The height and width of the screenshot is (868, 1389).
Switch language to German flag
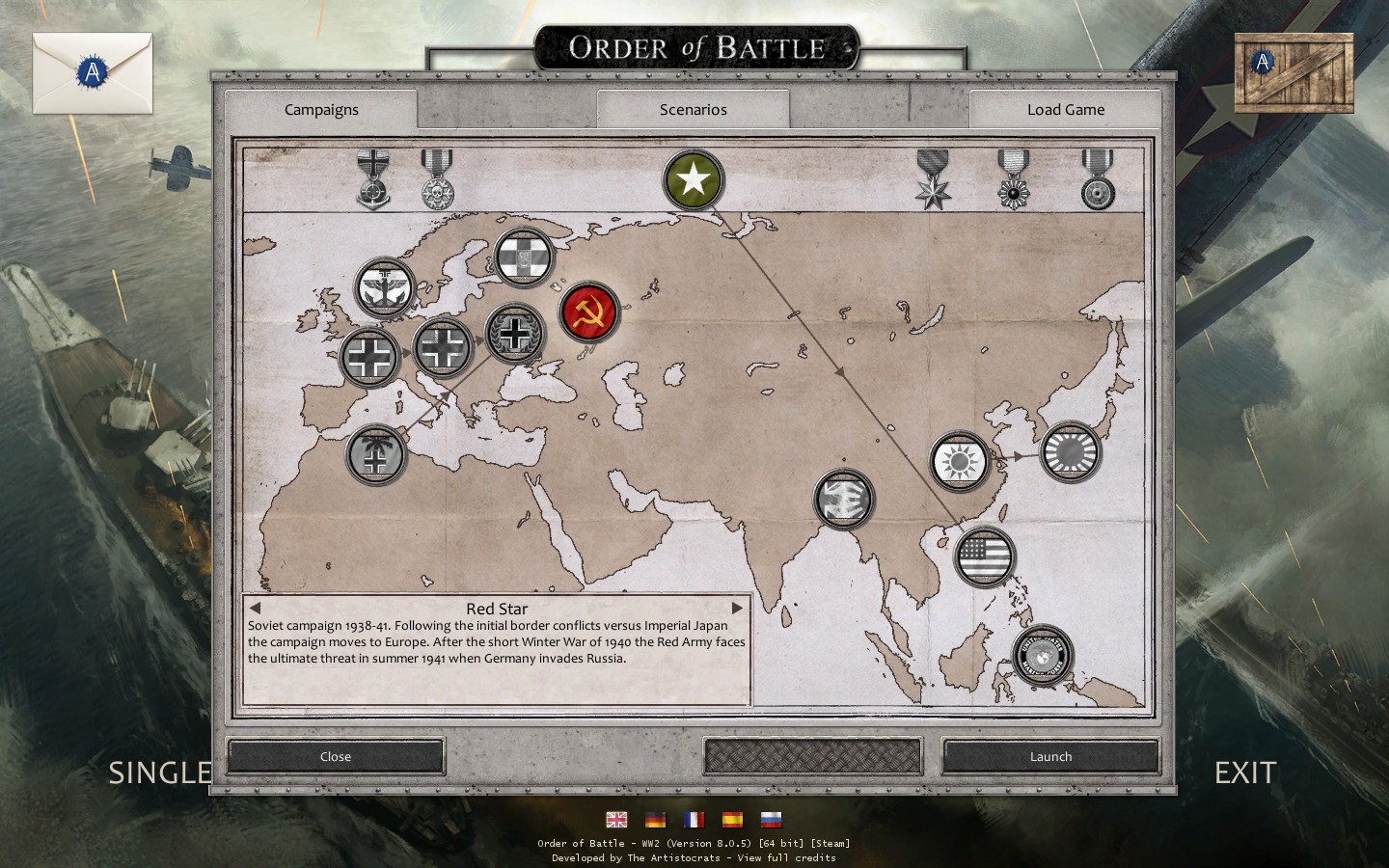[x=655, y=820]
